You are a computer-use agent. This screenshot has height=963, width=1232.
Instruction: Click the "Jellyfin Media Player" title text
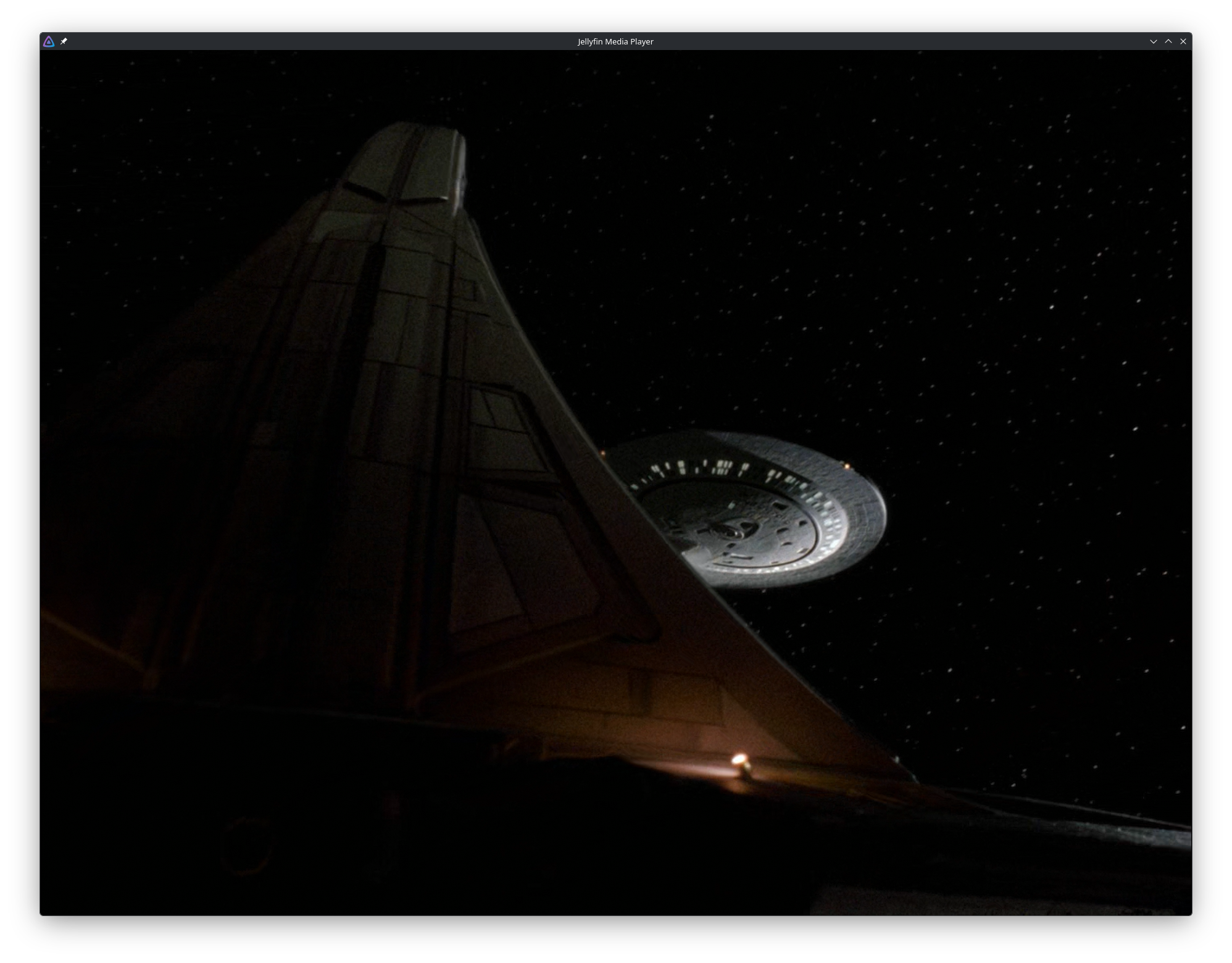(x=615, y=41)
